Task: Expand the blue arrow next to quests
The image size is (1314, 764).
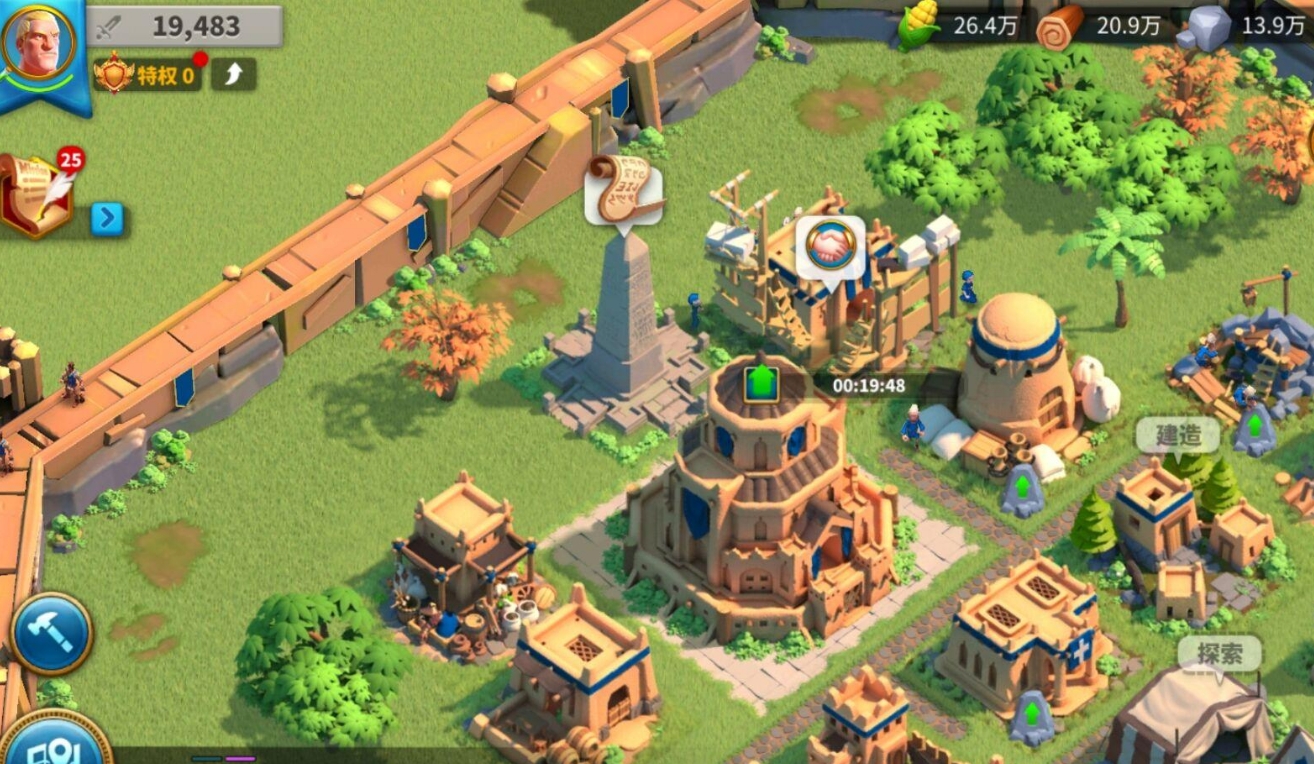Action: (x=107, y=218)
